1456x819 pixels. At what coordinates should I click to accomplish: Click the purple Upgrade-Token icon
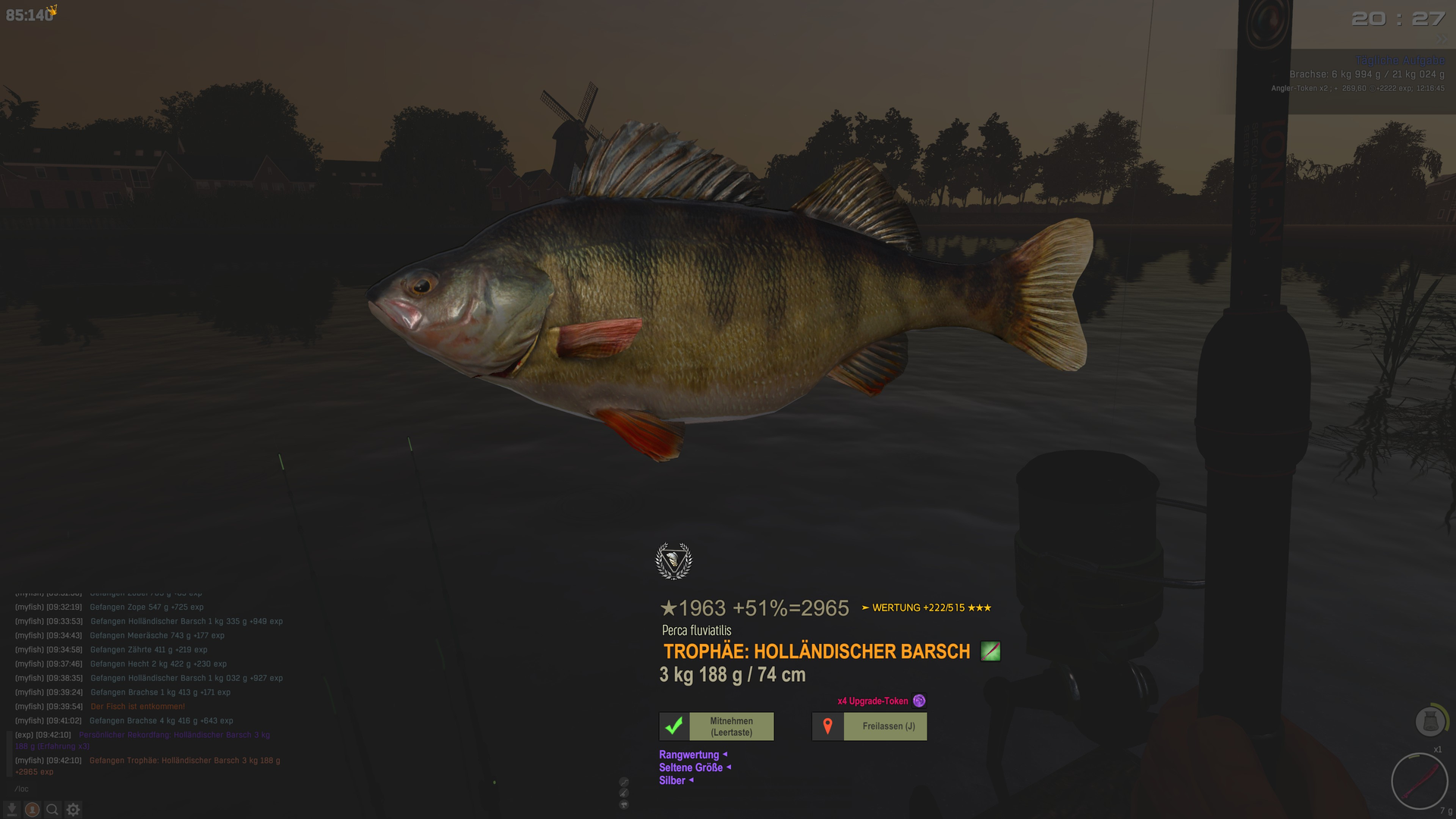tap(919, 701)
